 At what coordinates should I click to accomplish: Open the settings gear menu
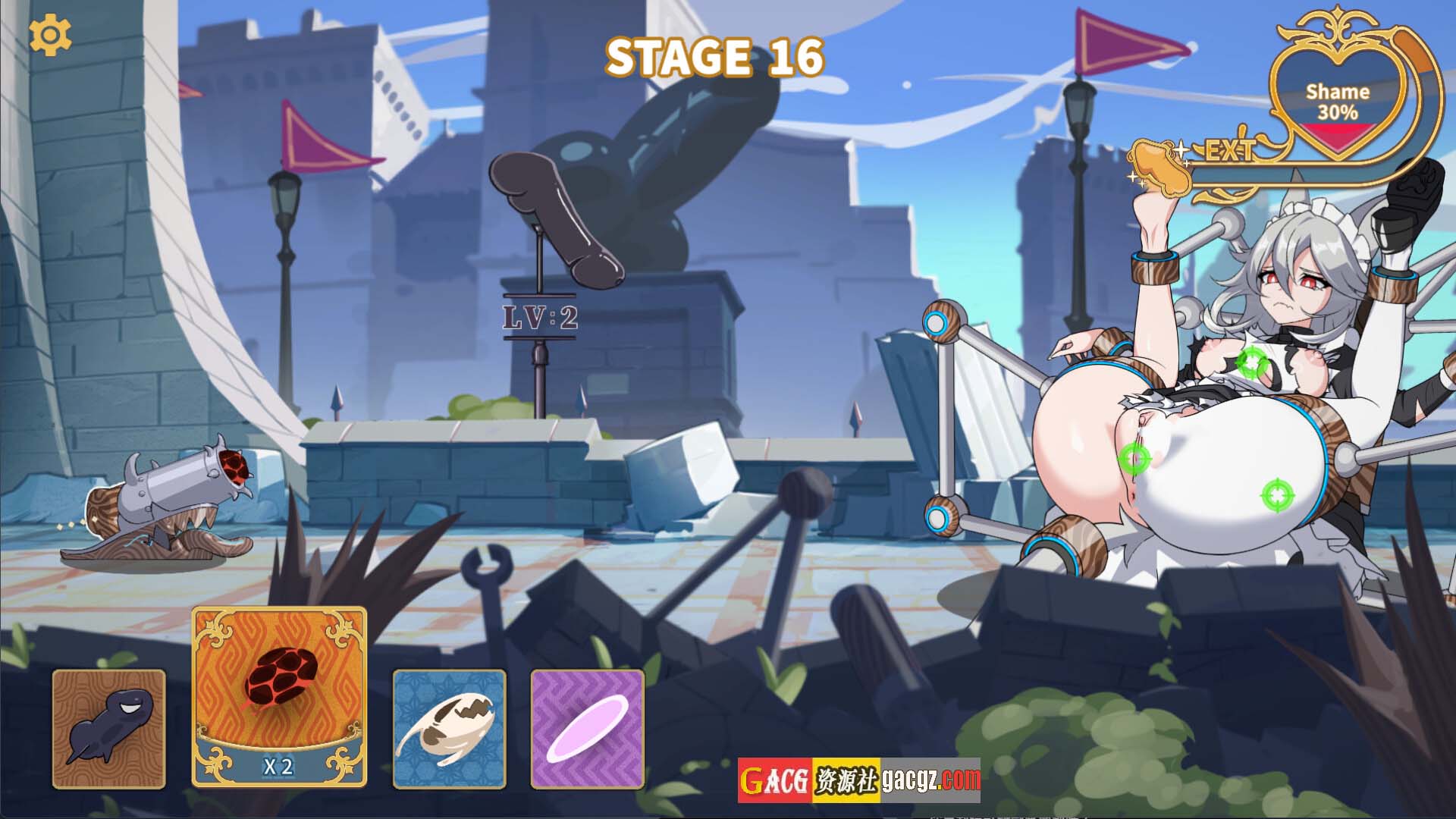tap(50, 35)
